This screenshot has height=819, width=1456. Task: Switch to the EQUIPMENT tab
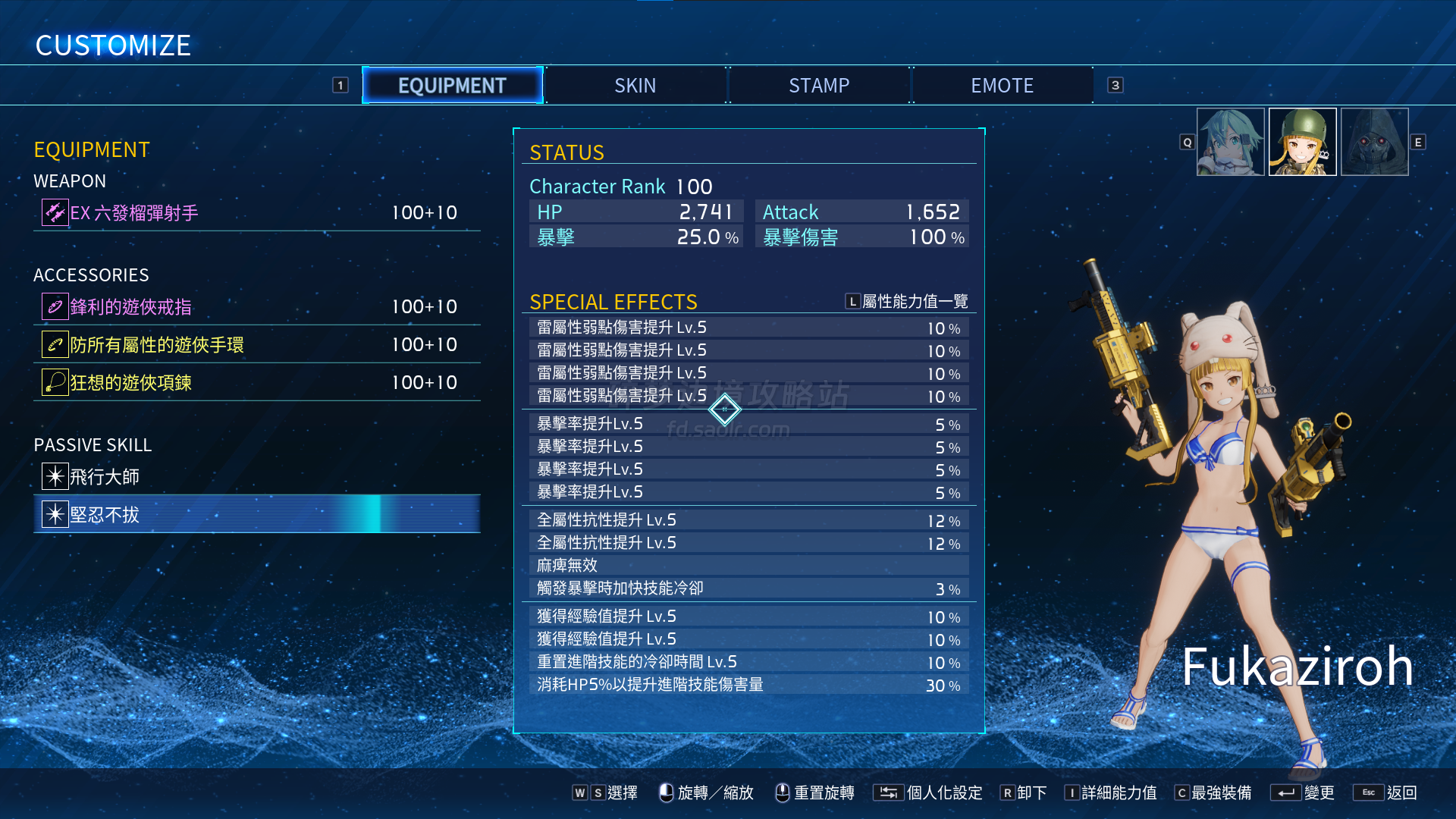[x=452, y=86]
